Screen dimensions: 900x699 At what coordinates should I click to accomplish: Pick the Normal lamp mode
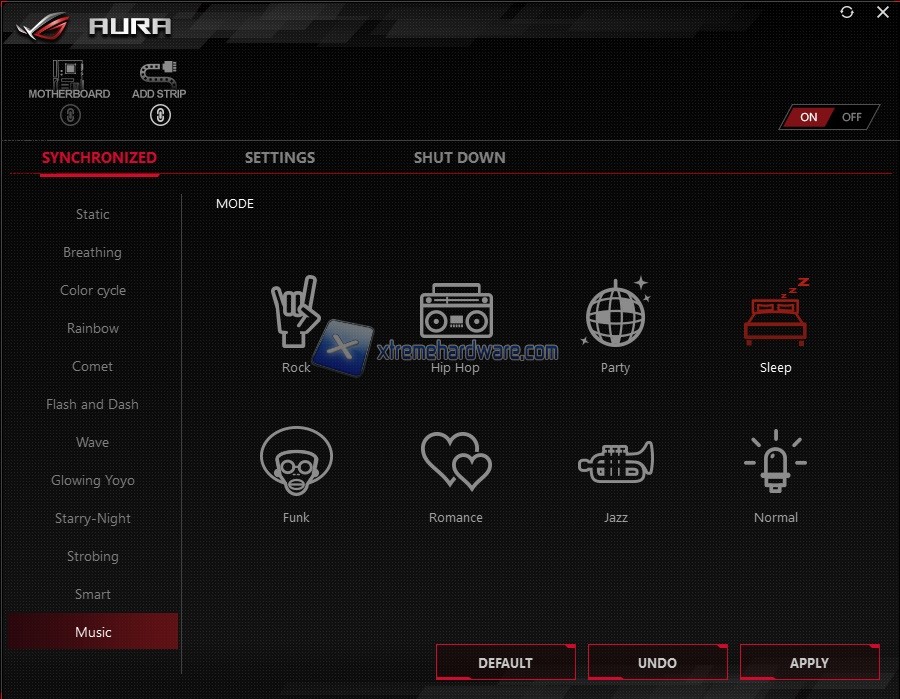[775, 462]
